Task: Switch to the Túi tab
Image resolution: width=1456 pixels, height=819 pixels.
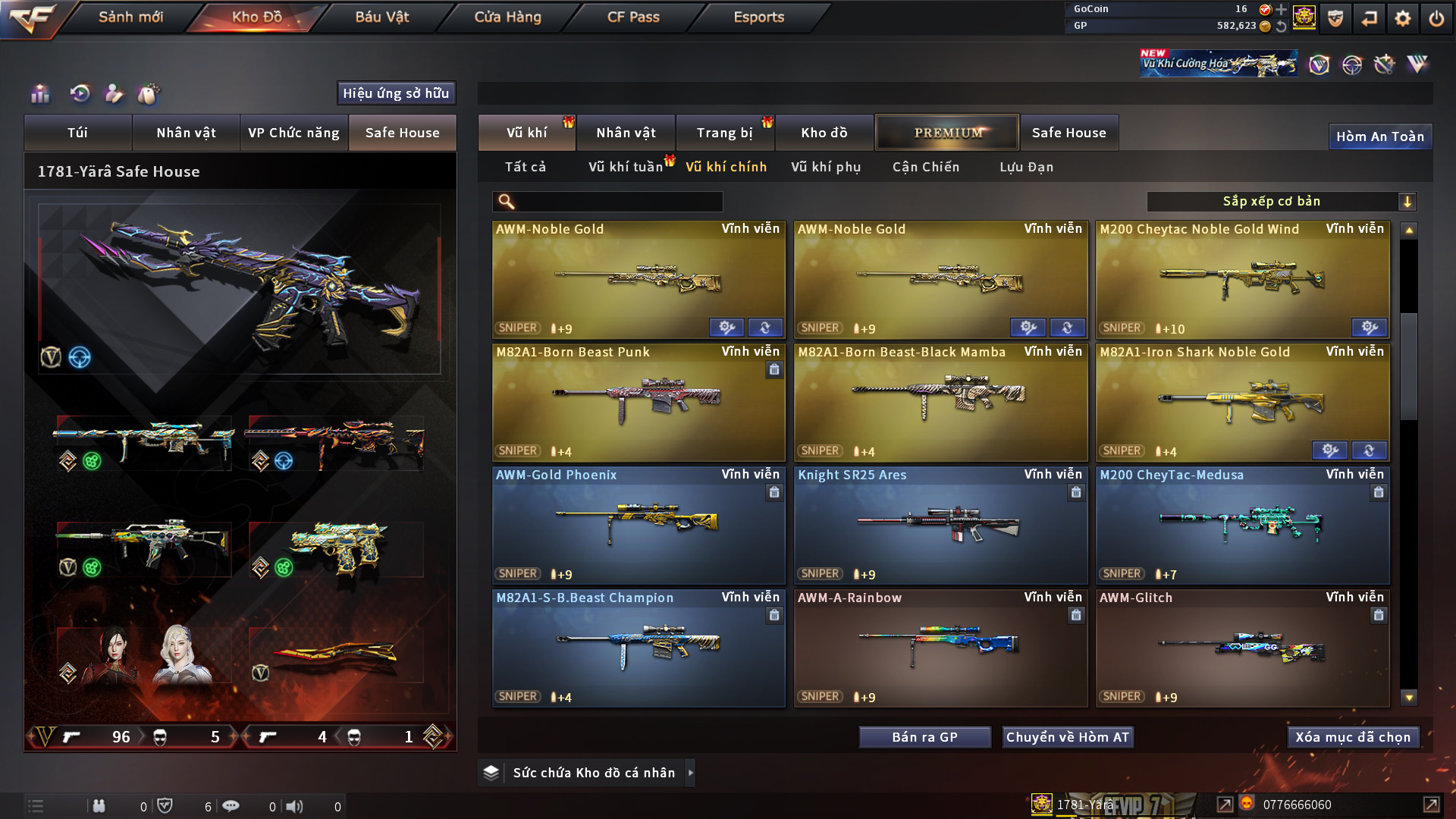Action: click(77, 133)
